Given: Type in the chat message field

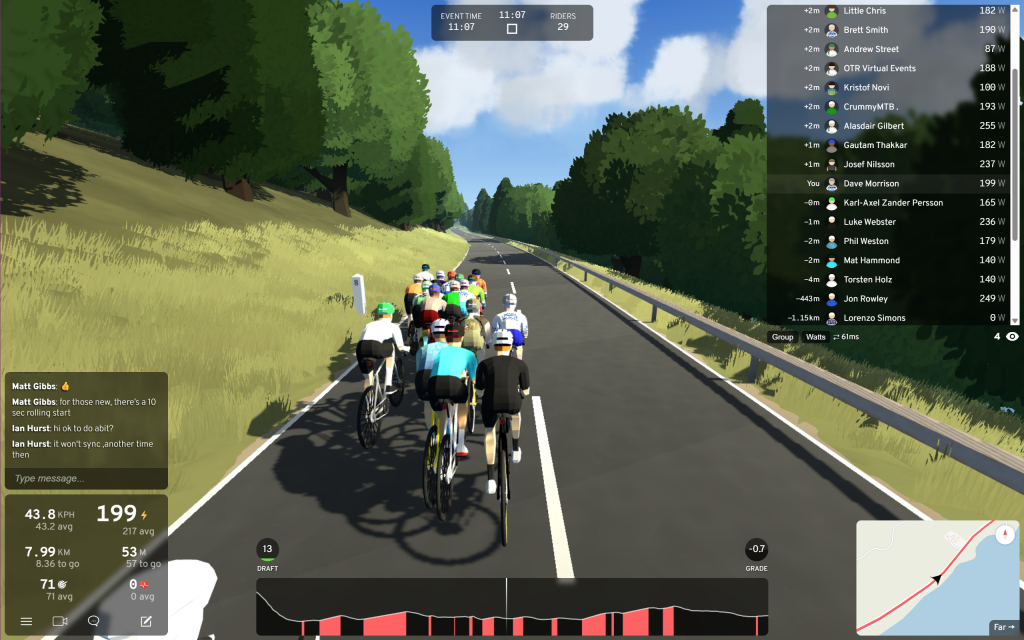Looking at the screenshot, I should tap(85, 478).
